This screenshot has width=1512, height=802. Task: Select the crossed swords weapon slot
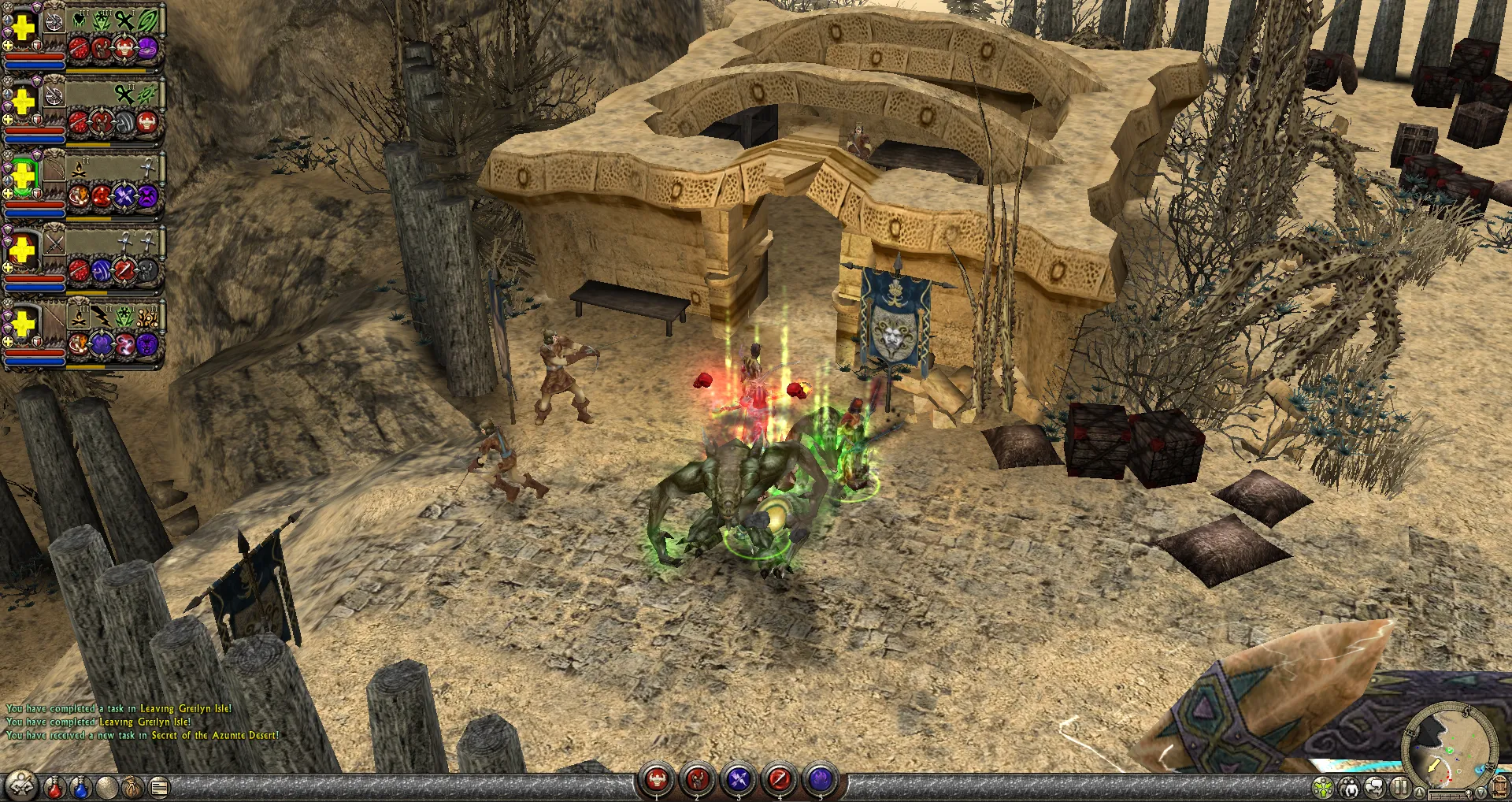[x=54, y=243]
